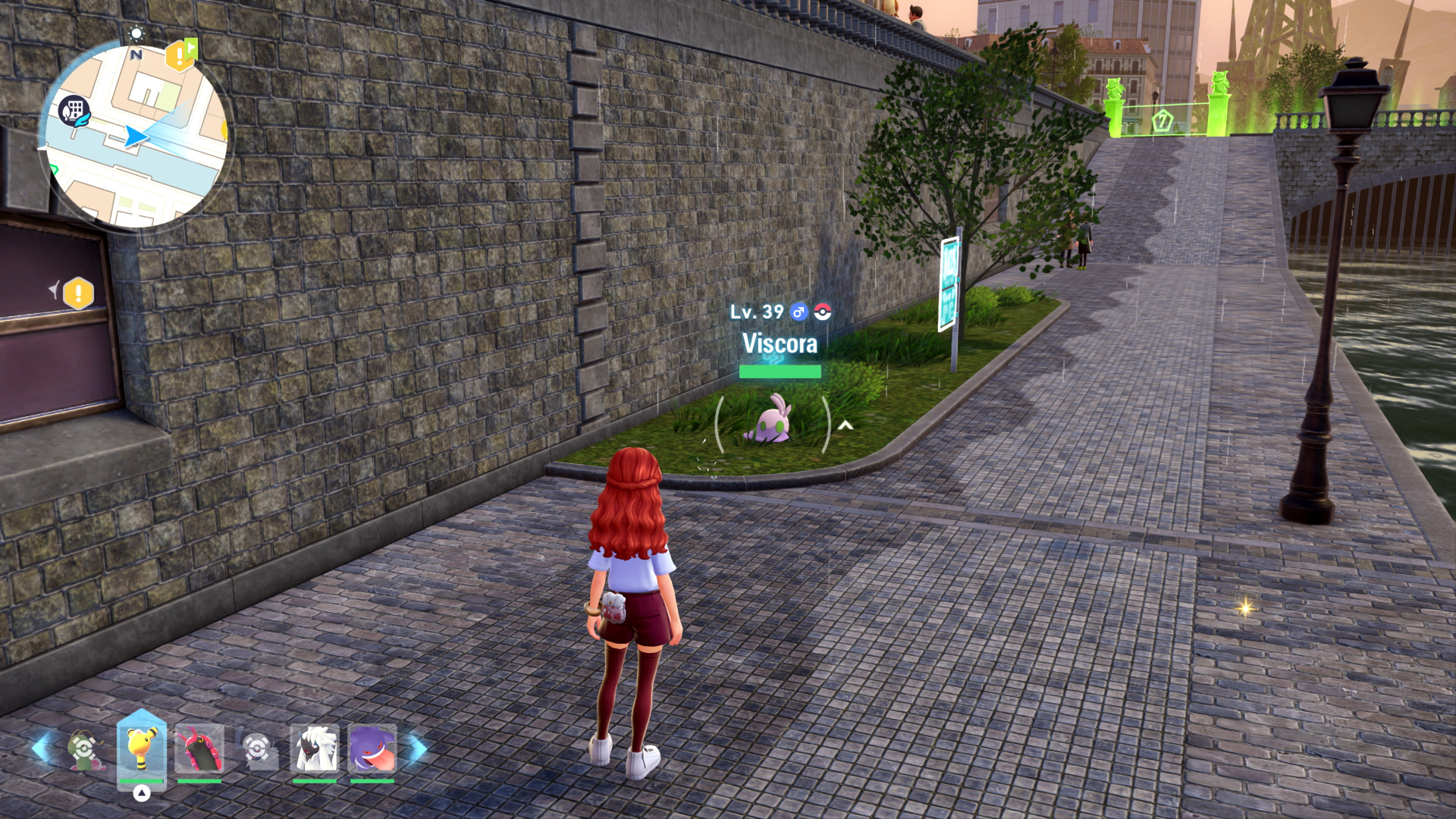Open the circular minimap
Screen dimensions: 1456x819
(x=135, y=136)
